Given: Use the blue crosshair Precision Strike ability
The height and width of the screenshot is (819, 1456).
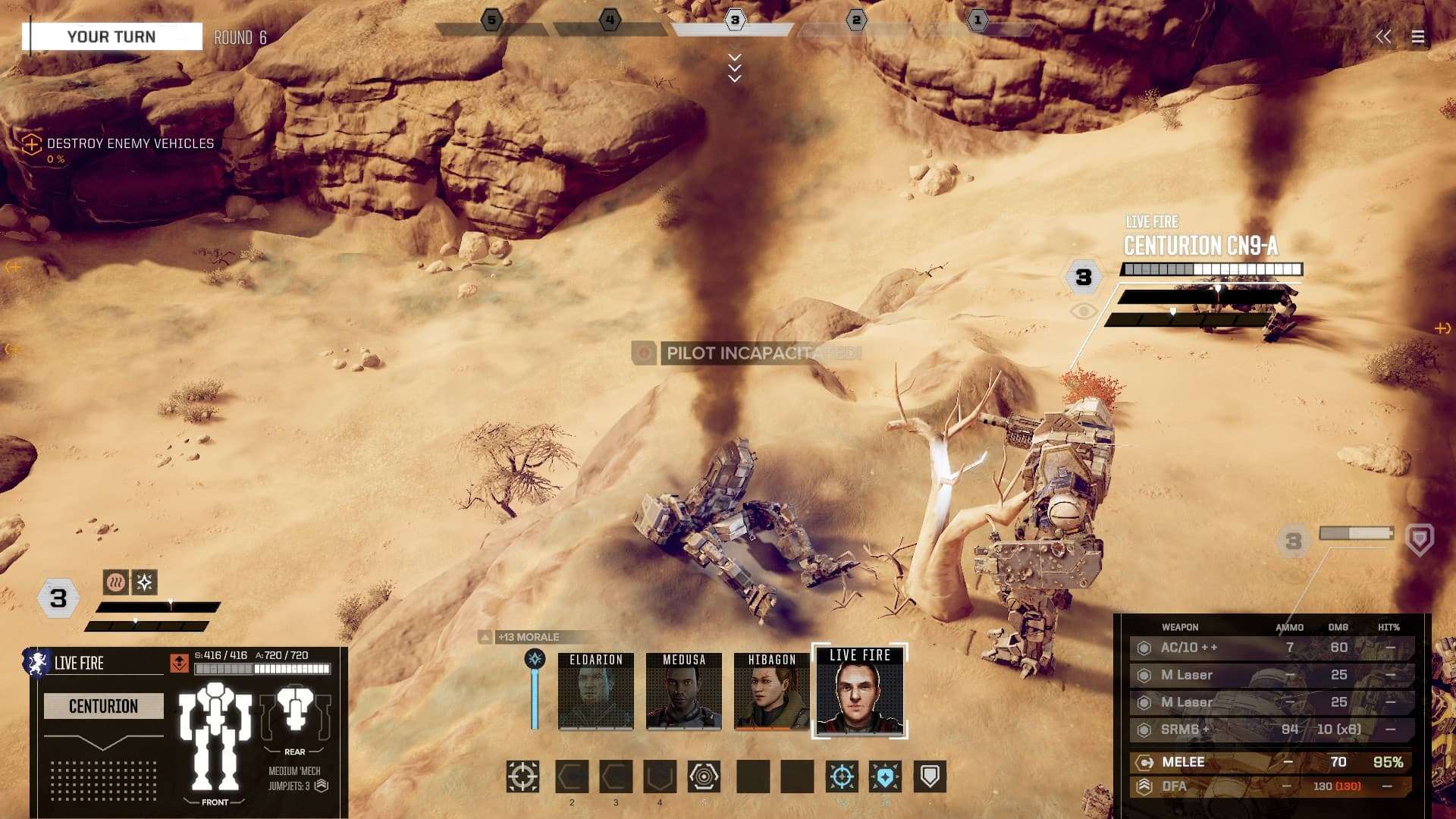Looking at the screenshot, I should click(842, 777).
